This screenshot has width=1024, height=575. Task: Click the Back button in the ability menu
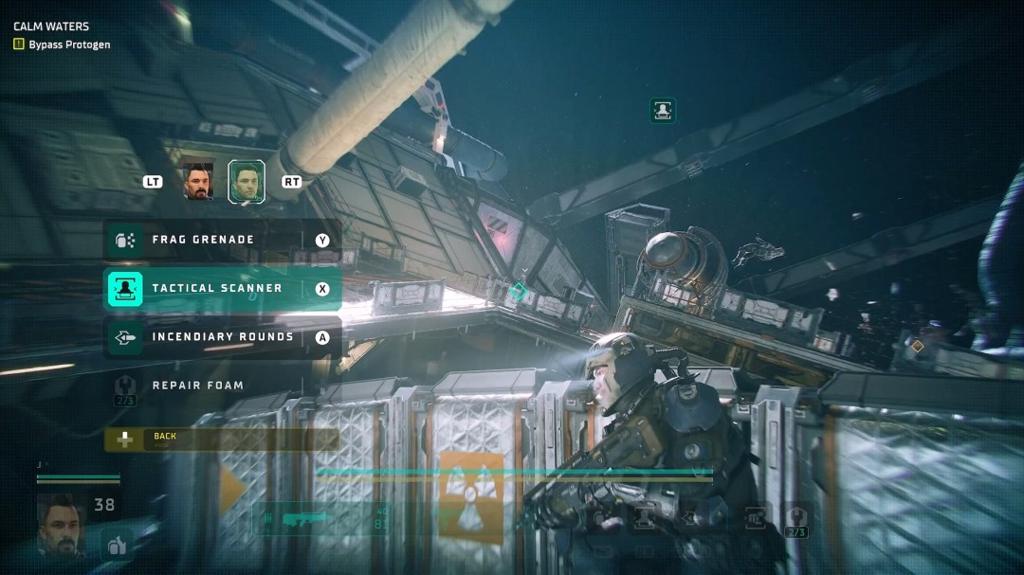point(220,438)
